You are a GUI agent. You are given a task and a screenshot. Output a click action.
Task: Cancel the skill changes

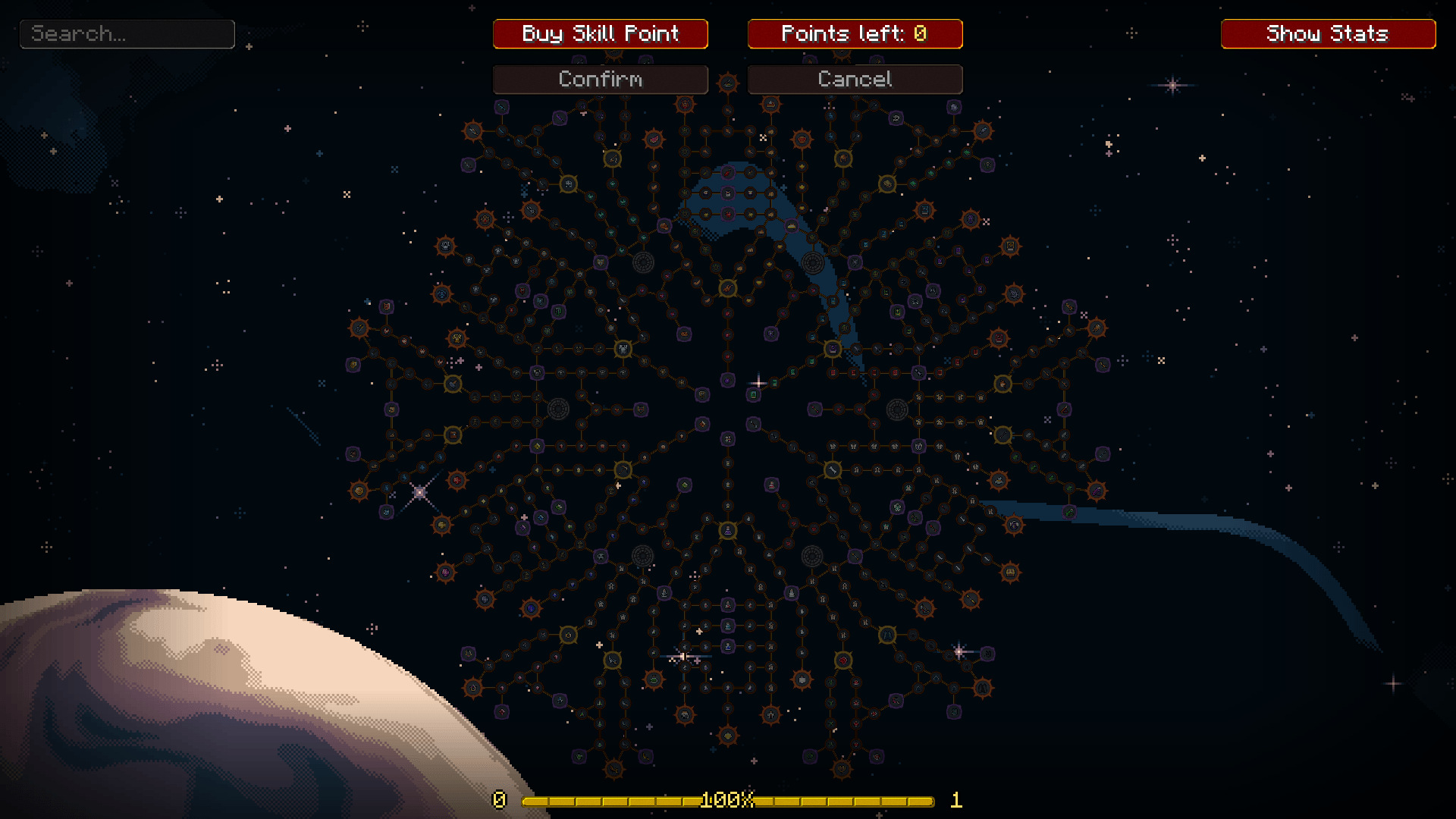pos(855,80)
